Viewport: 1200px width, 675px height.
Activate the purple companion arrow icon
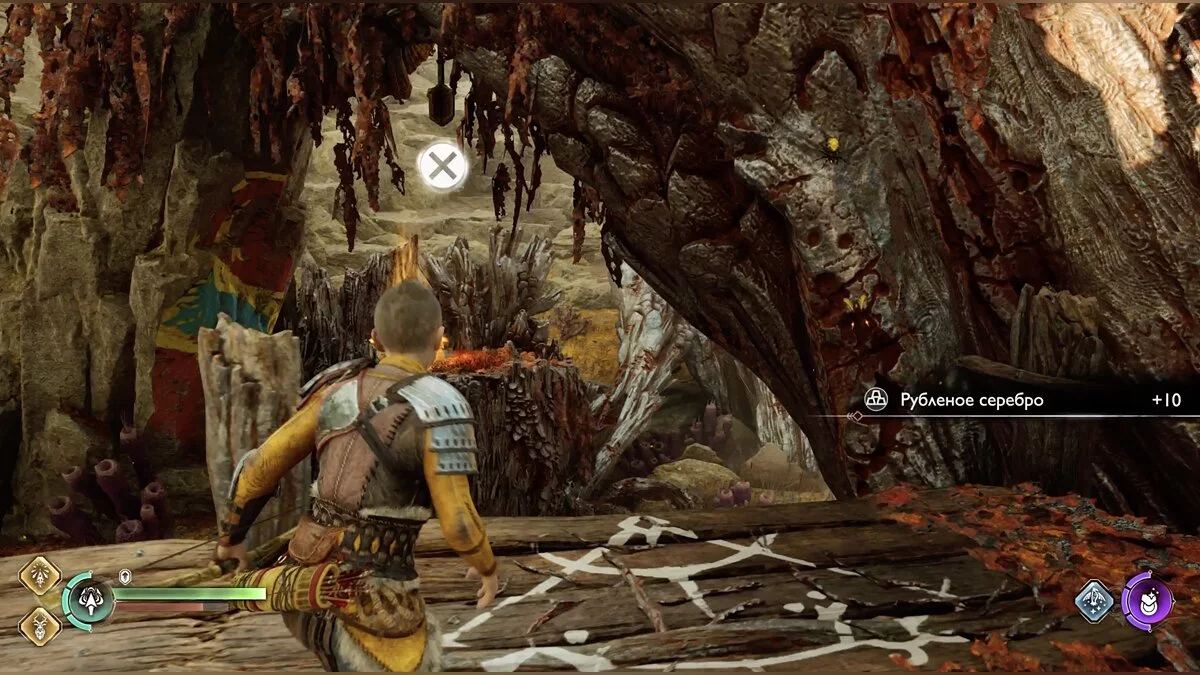point(1147,602)
